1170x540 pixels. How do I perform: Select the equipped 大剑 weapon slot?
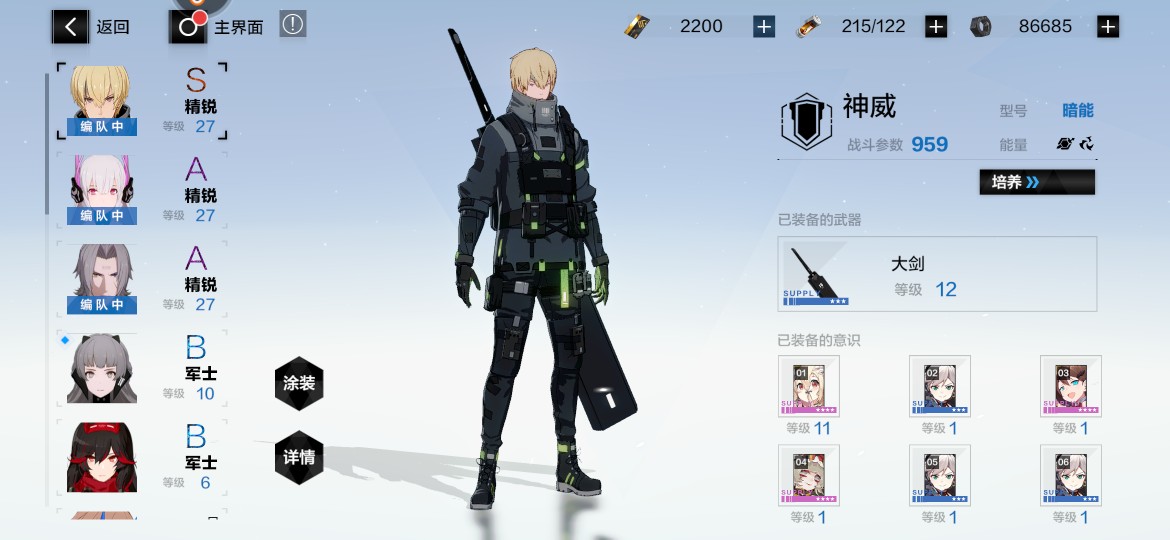tap(936, 274)
